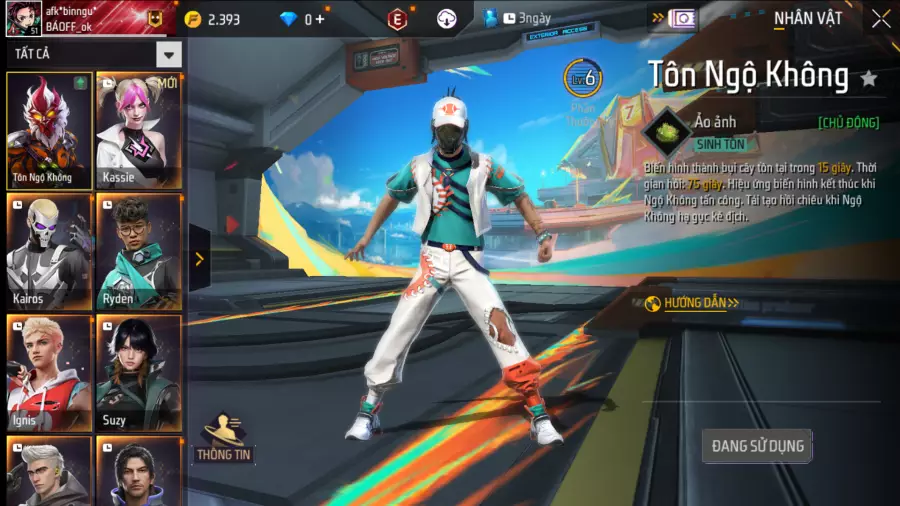Select the Ignis character card
The height and width of the screenshot is (506, 900).
tap(50, 372)
